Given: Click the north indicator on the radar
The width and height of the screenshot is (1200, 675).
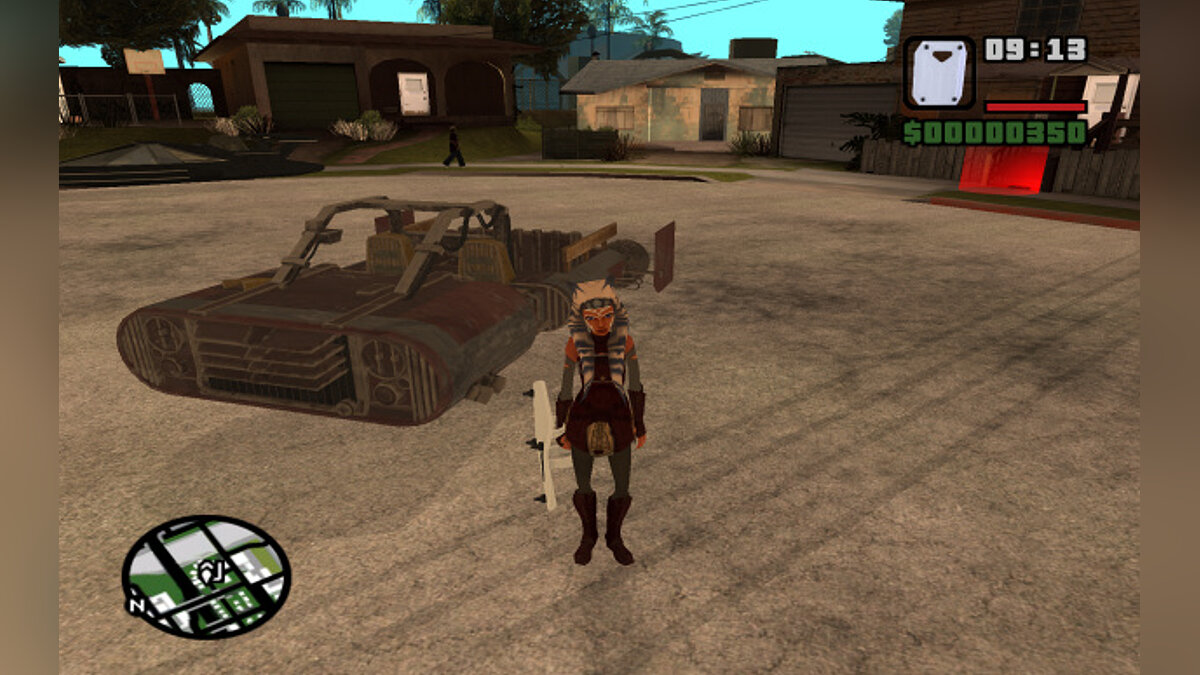Looking at the screenshot, I should [x=136, y=604].
